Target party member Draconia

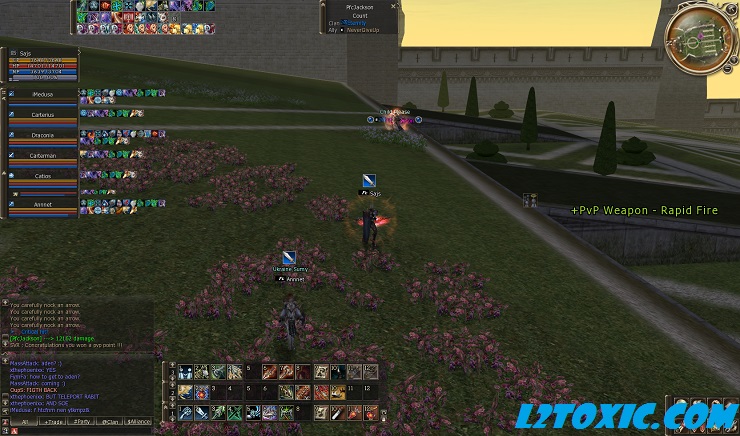(x=42, y=135)
